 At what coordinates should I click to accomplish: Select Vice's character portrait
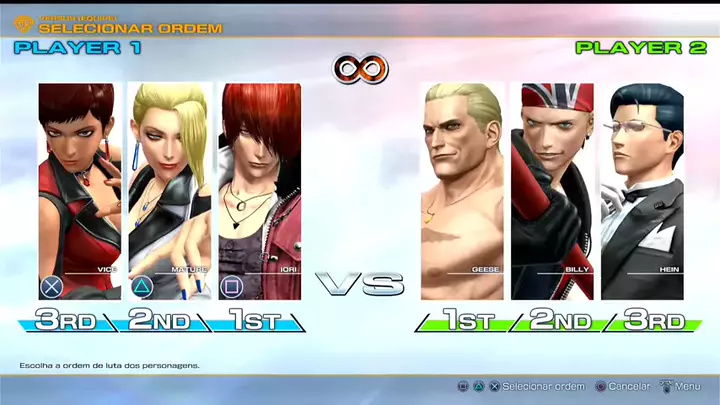(x=80, y=190)
